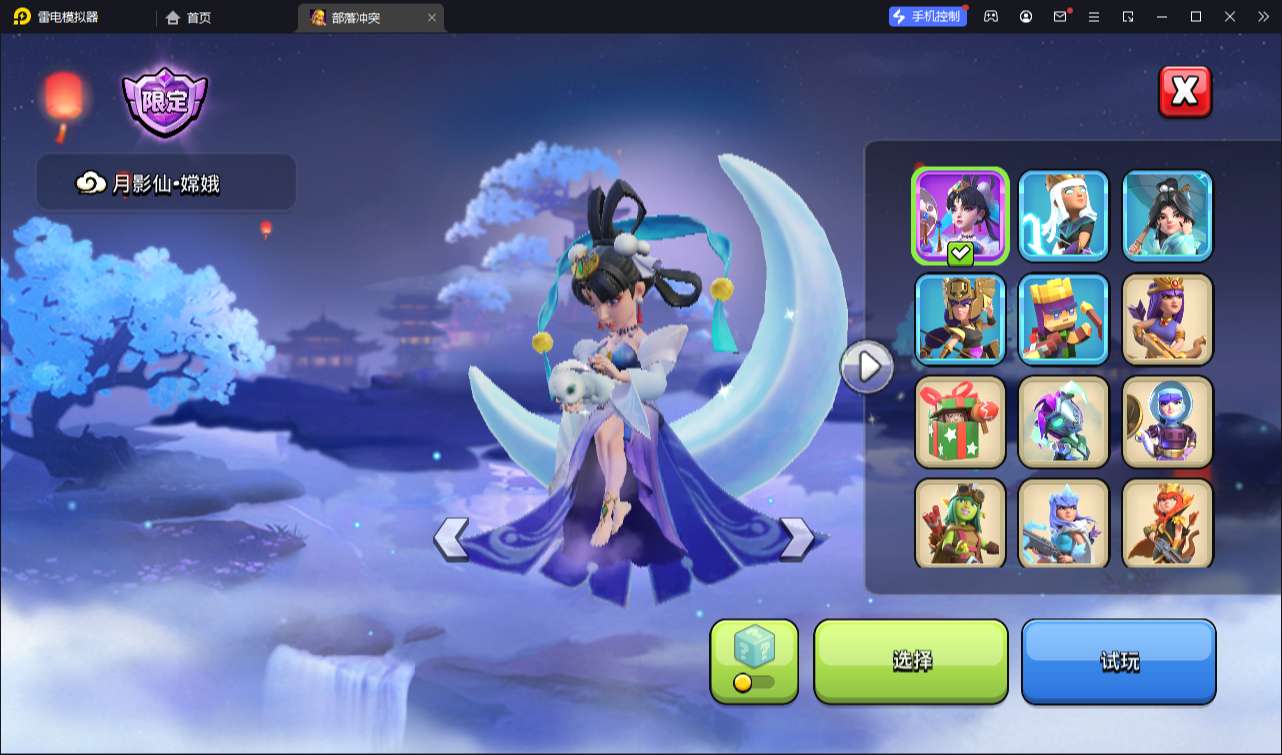Screen dimensions: 1282x755
Task: Choose the ice-blue crystal skin thumbnail
Action: pyautogui.click(x=1063, y=522)
